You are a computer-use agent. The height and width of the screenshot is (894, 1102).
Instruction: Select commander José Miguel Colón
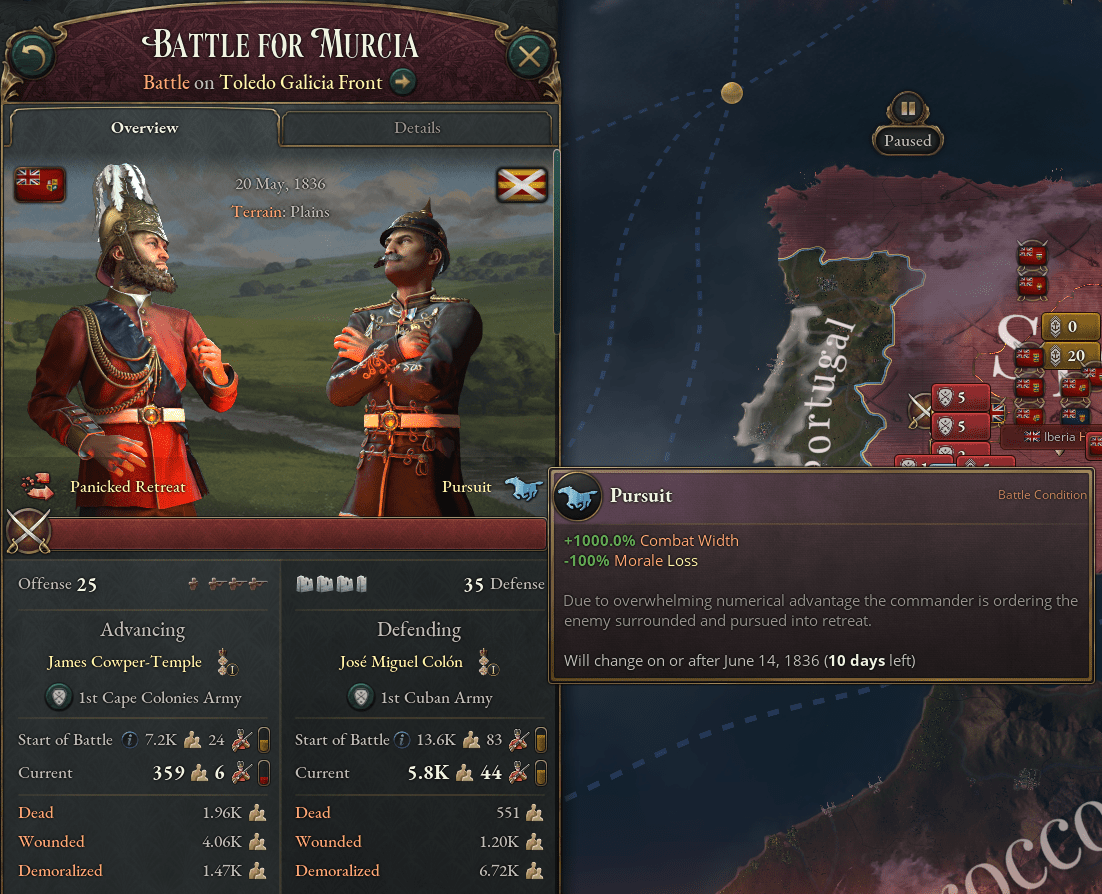click(401, 662)
